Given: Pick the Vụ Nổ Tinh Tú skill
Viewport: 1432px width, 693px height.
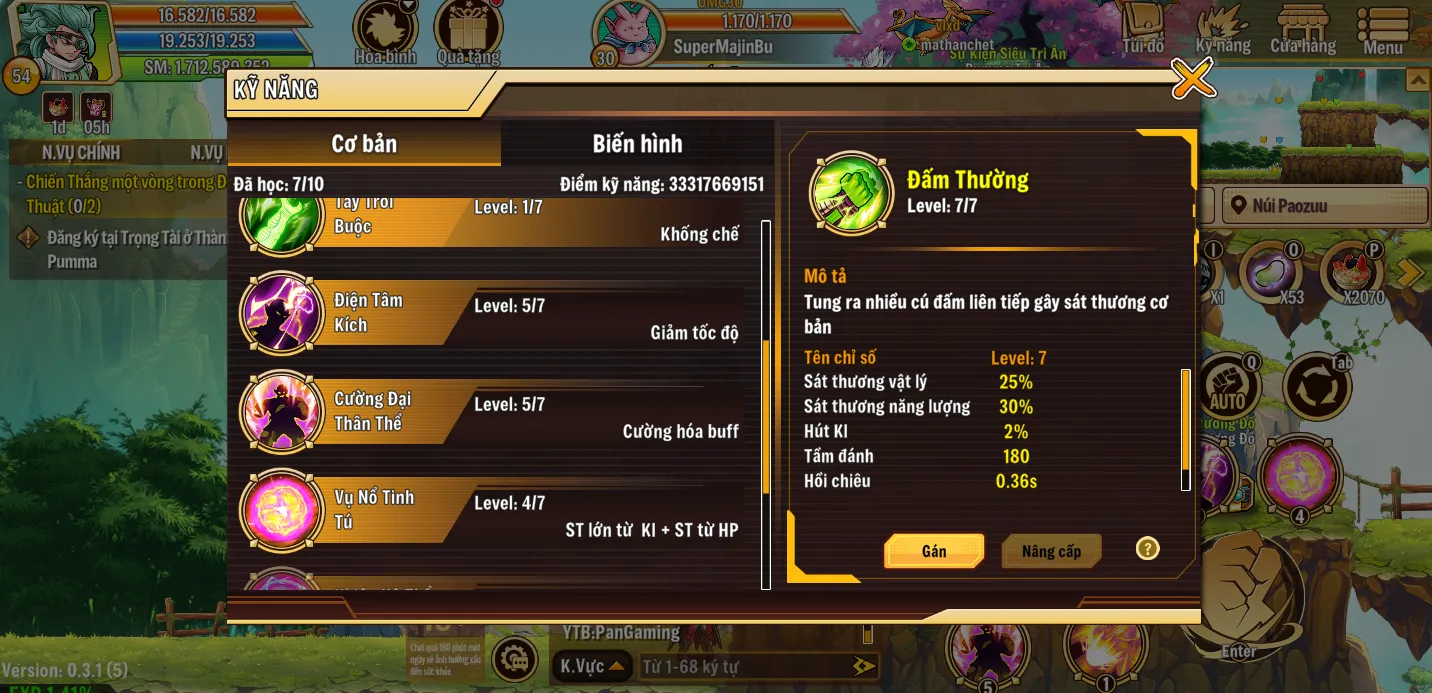Looking at the screenshot, I should coord(492,510).
